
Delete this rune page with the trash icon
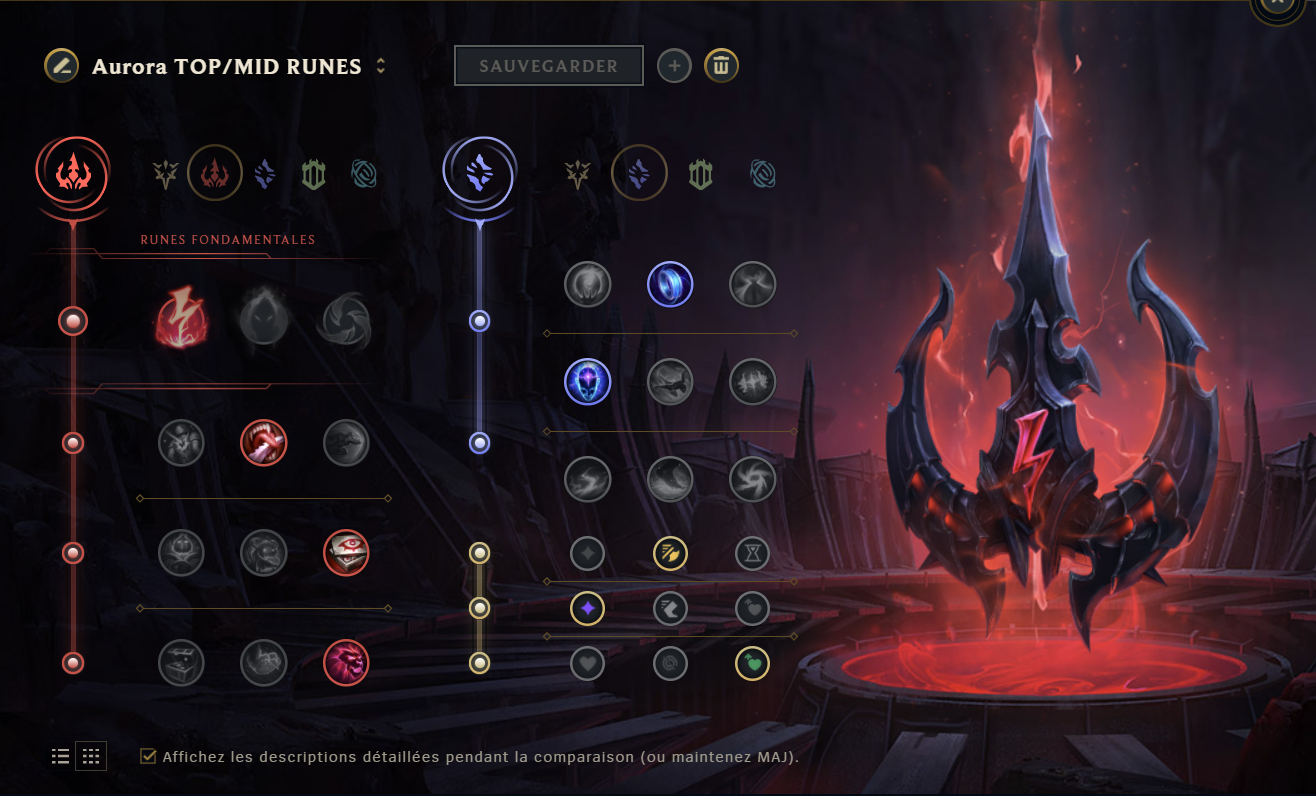721,65
